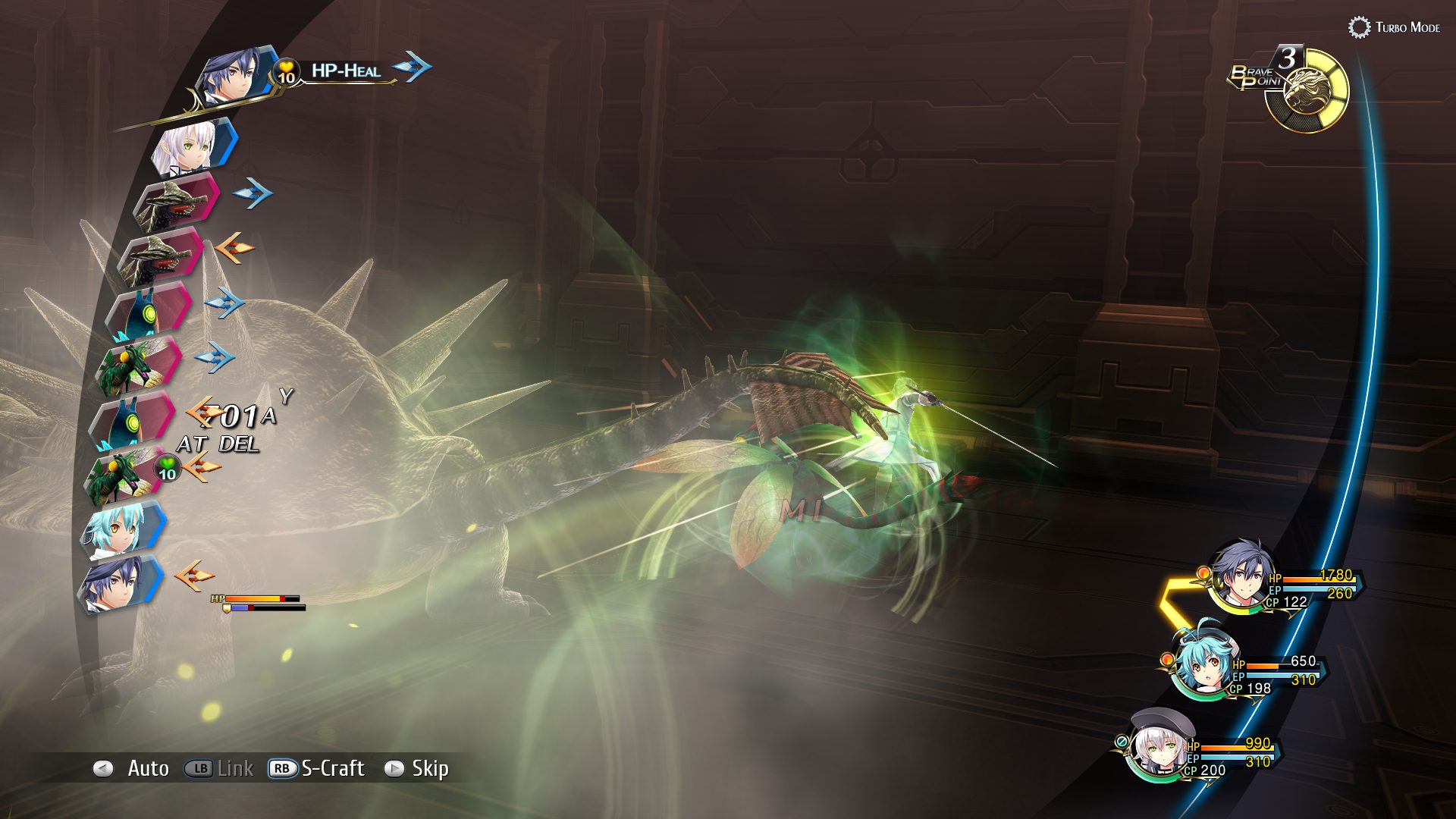Activate the S-Craft command
The height and width of the screenshot is (819, 1456).
(x=317, y=768)
